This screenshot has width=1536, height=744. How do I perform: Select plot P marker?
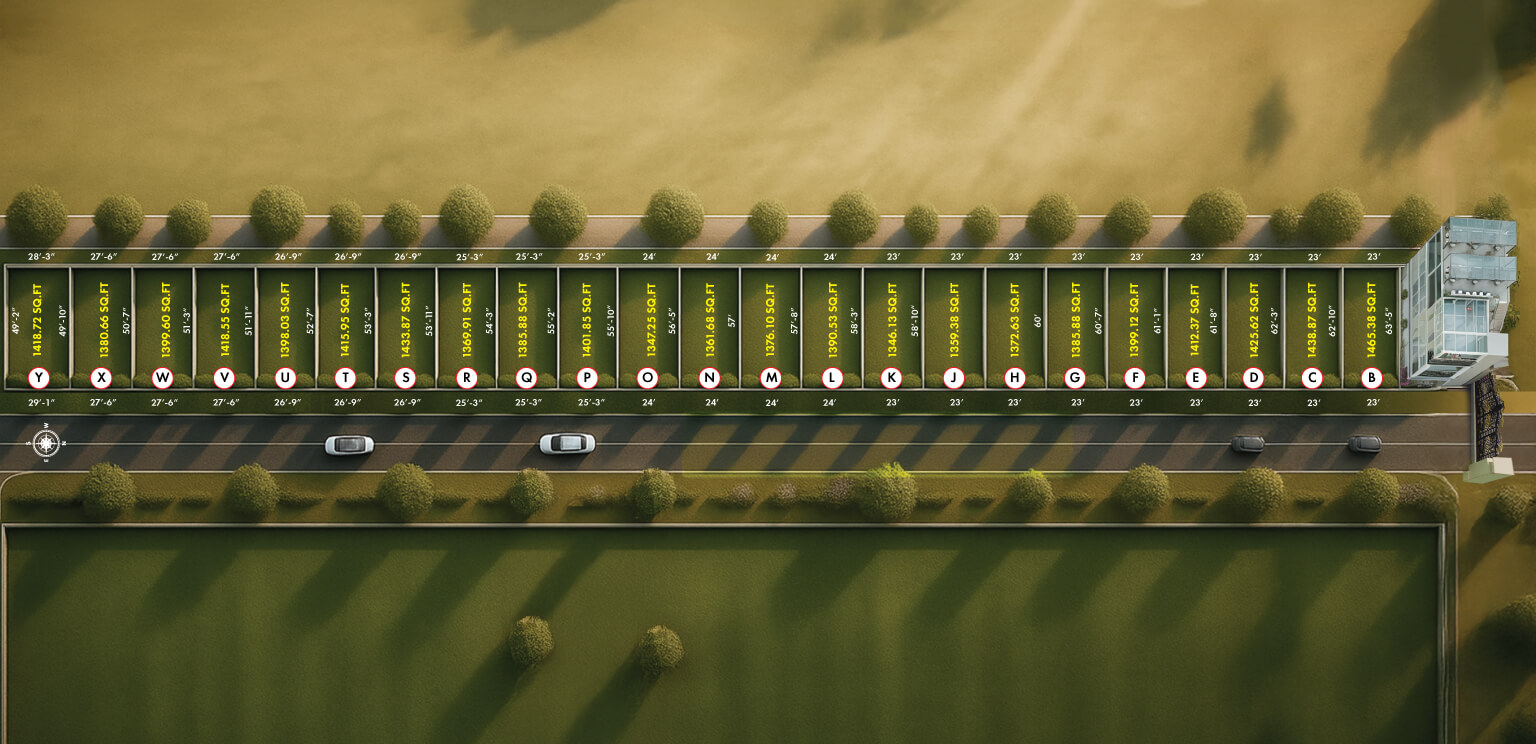[x=587, y=378]
